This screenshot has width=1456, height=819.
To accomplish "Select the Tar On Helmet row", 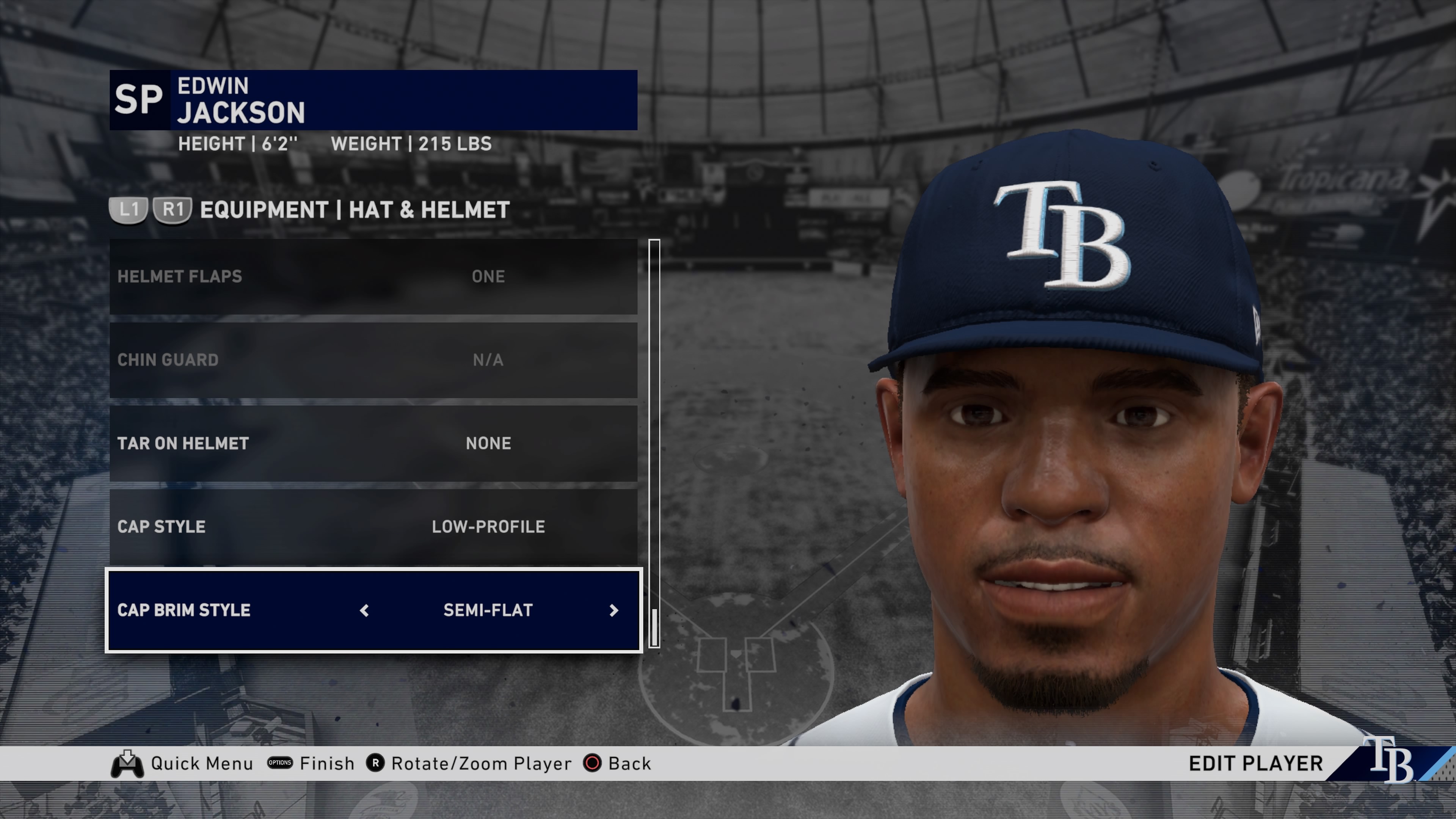I will click(373, 443).
